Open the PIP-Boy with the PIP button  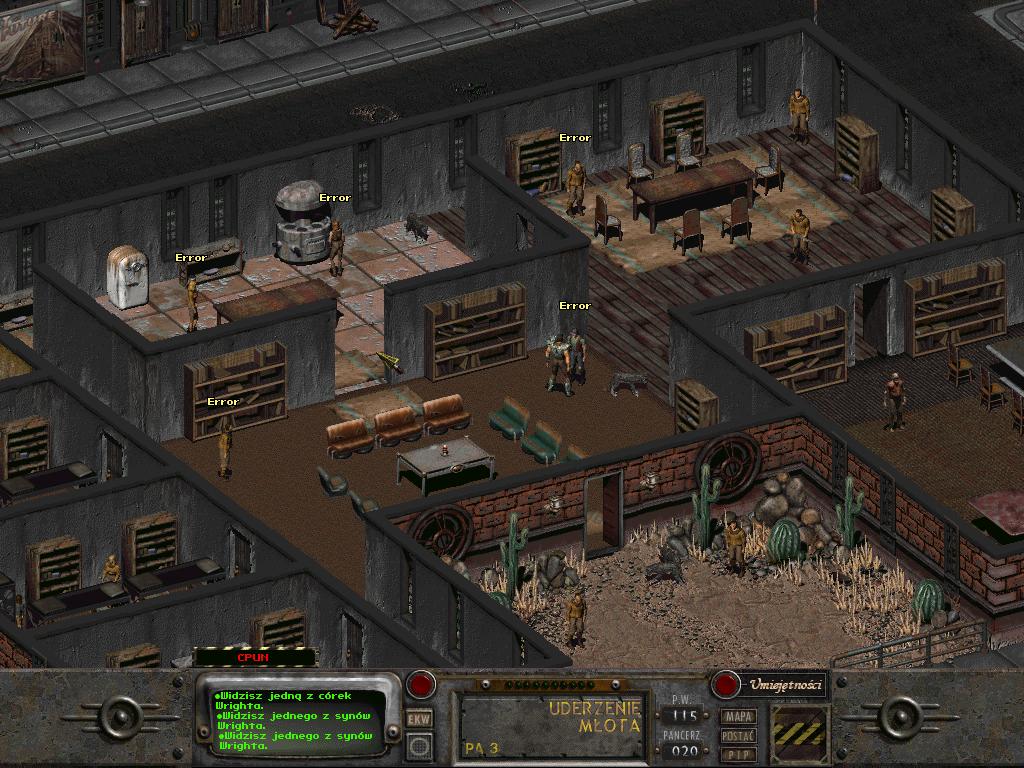tap(739, 753)
